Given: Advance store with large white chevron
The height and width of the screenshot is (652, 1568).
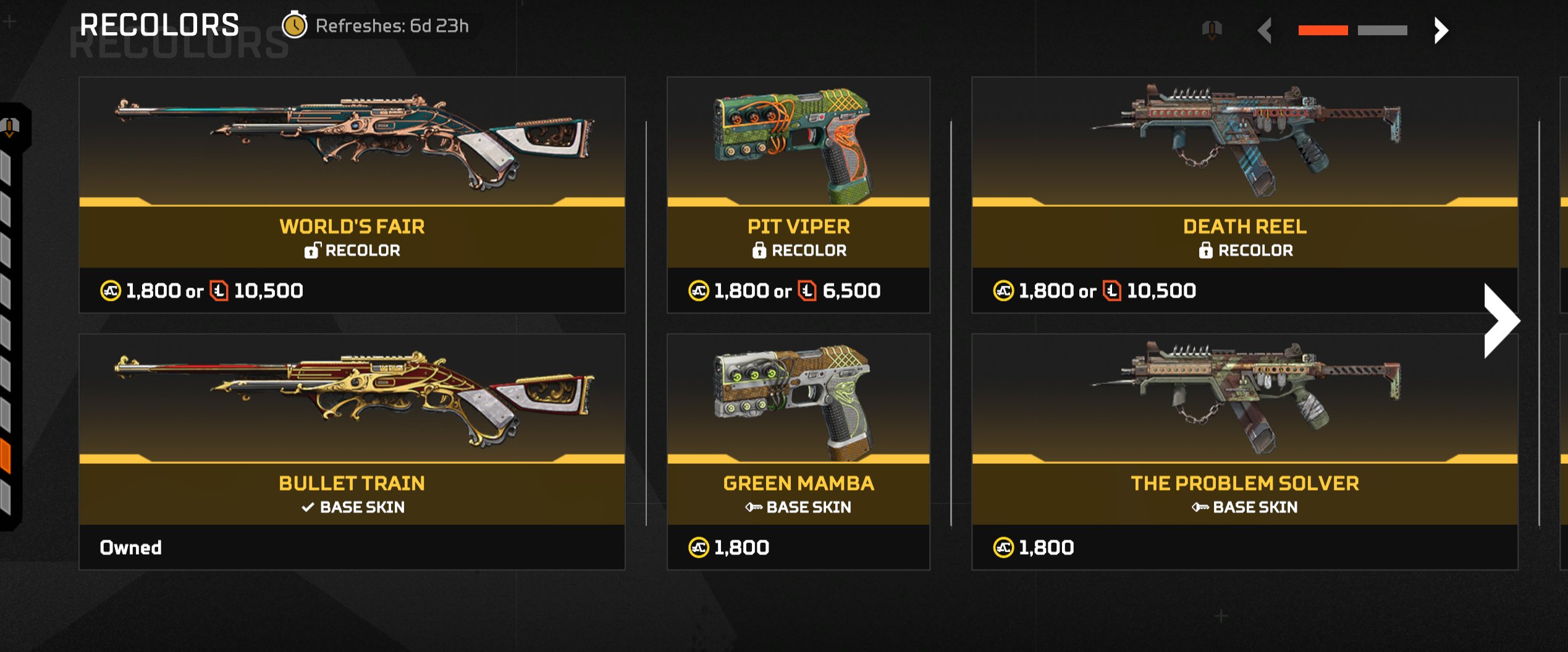Looking at the screenshot, I should 1501,320.
